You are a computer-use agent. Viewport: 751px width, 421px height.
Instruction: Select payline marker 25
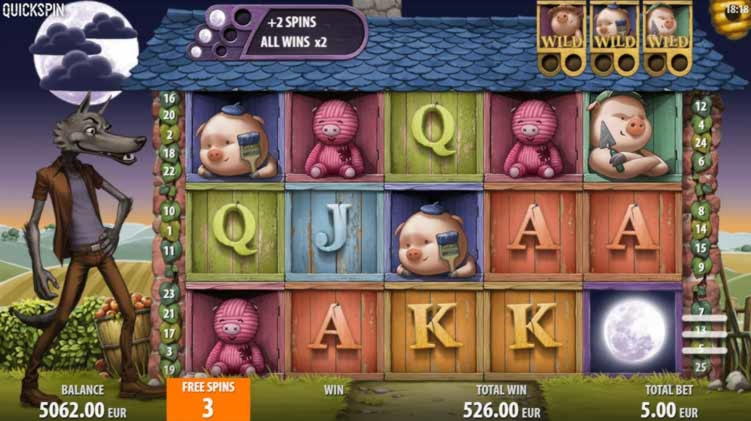(x=701, y=366)
